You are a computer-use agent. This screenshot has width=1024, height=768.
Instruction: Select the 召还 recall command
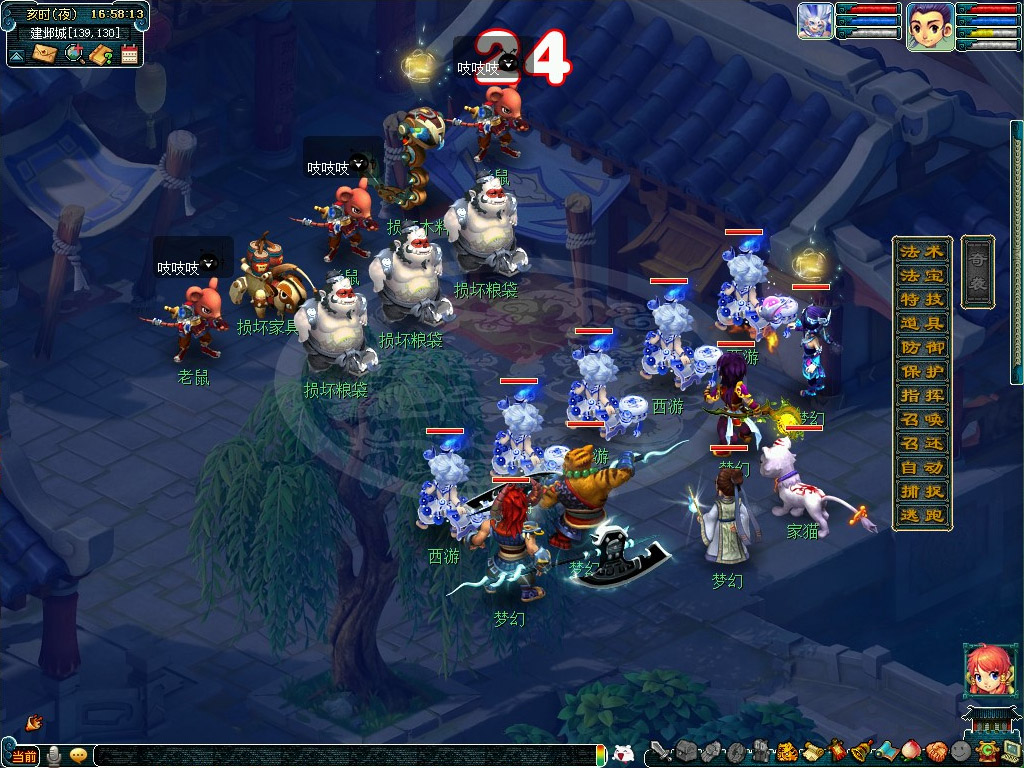920,443
